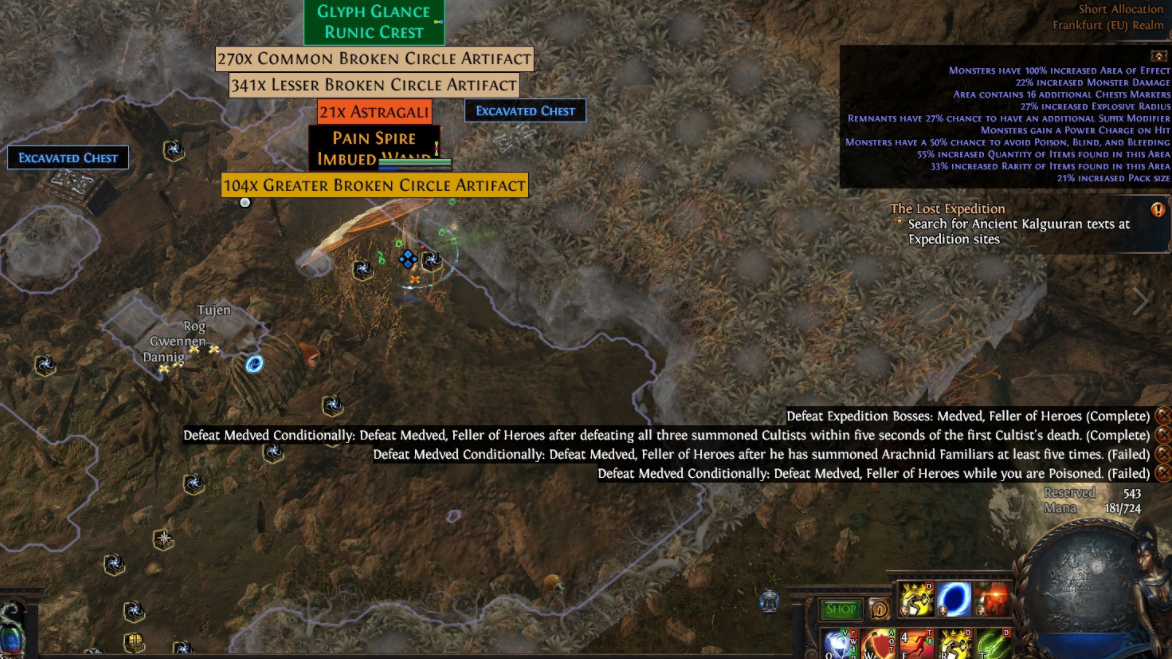
Task: Trigger the red shield skill
Action: (x=879, y=644)
